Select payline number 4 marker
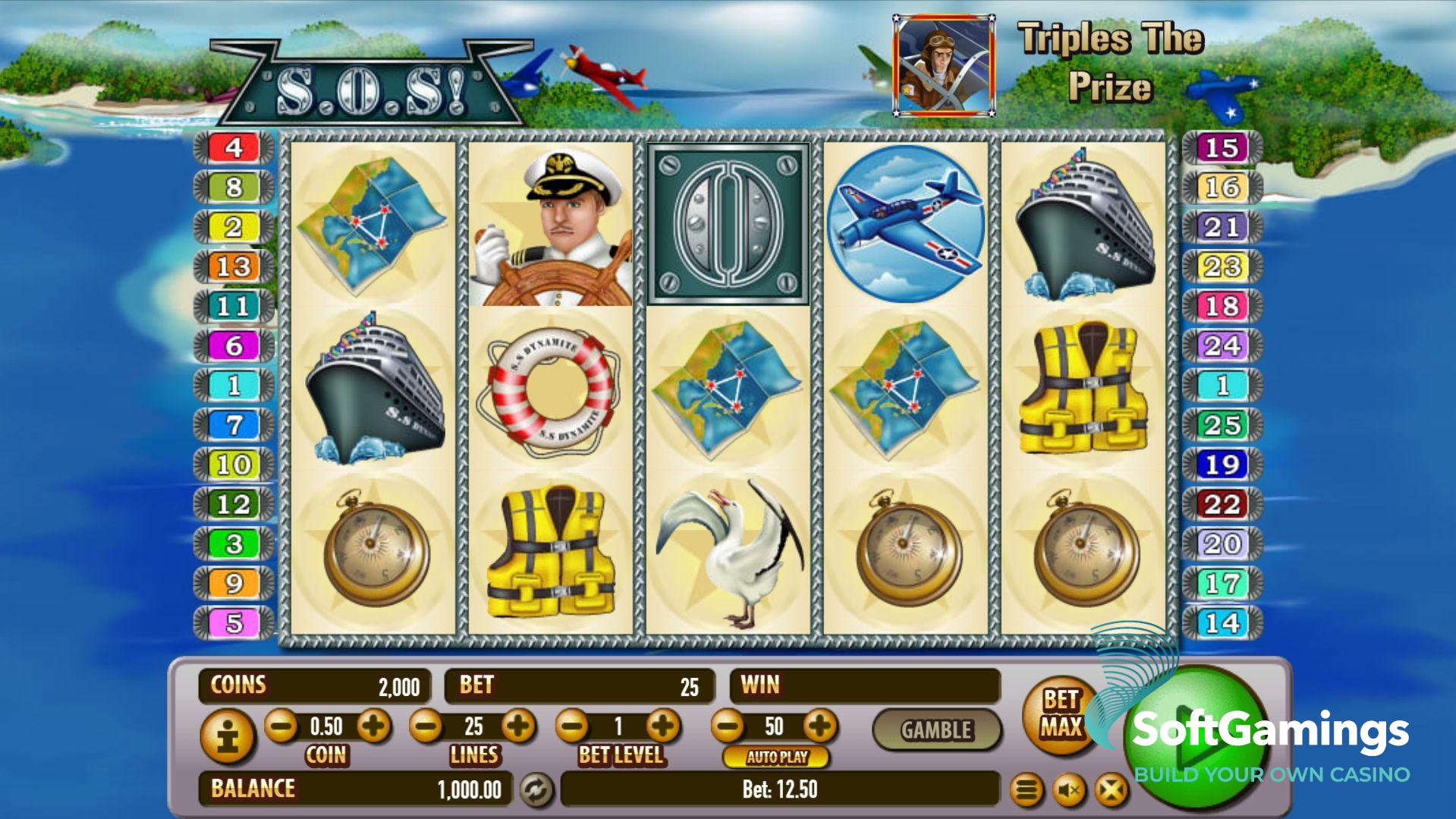1456x819 pixels. pyautogui.click(x=234, y=147)
